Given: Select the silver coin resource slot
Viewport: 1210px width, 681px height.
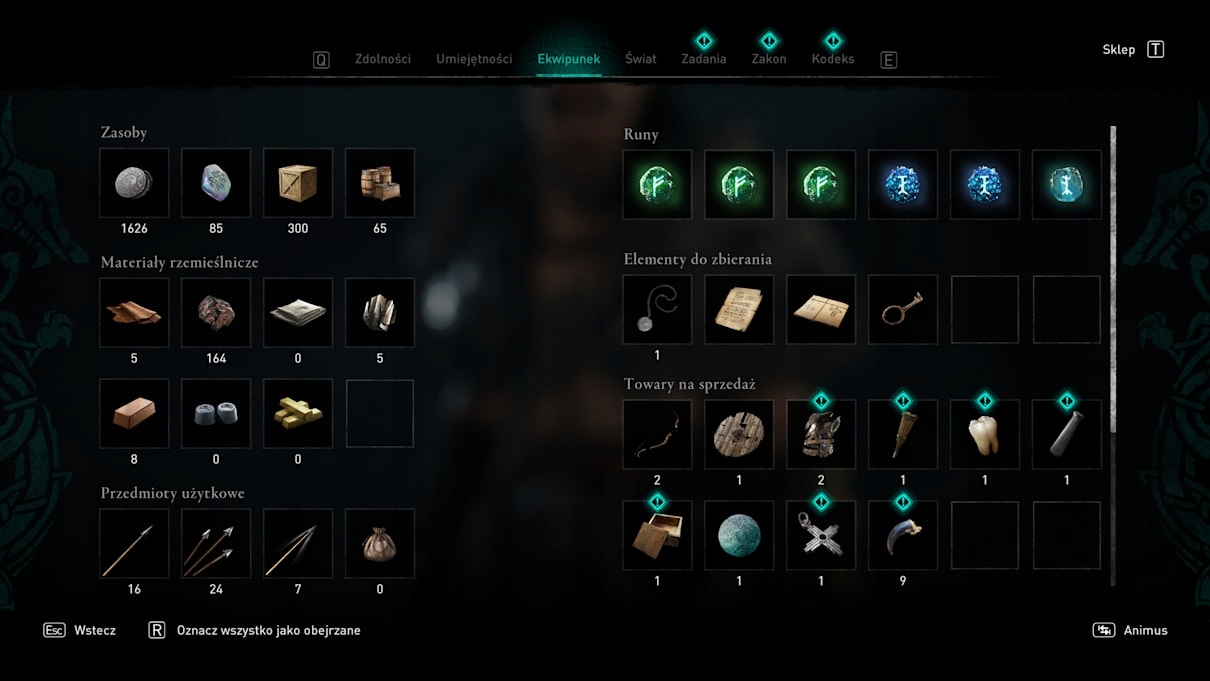Looking at the screenshot, I should coord(135,183).
